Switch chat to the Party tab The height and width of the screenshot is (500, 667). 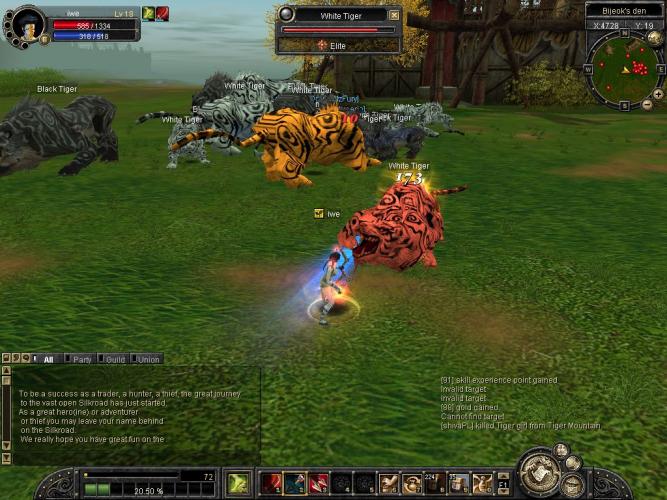(82, 359)
